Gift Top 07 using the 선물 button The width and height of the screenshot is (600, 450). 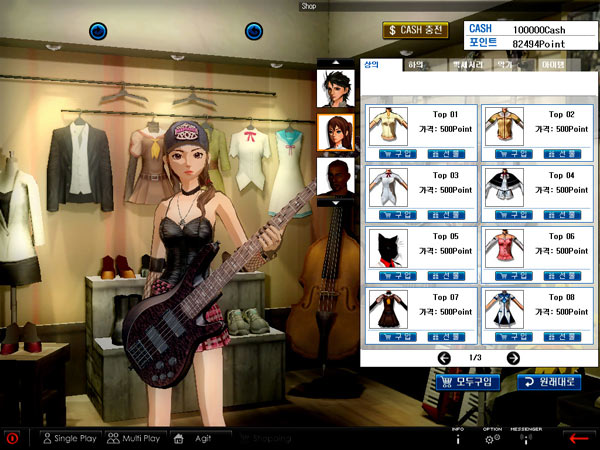click(x=446, y=338)
